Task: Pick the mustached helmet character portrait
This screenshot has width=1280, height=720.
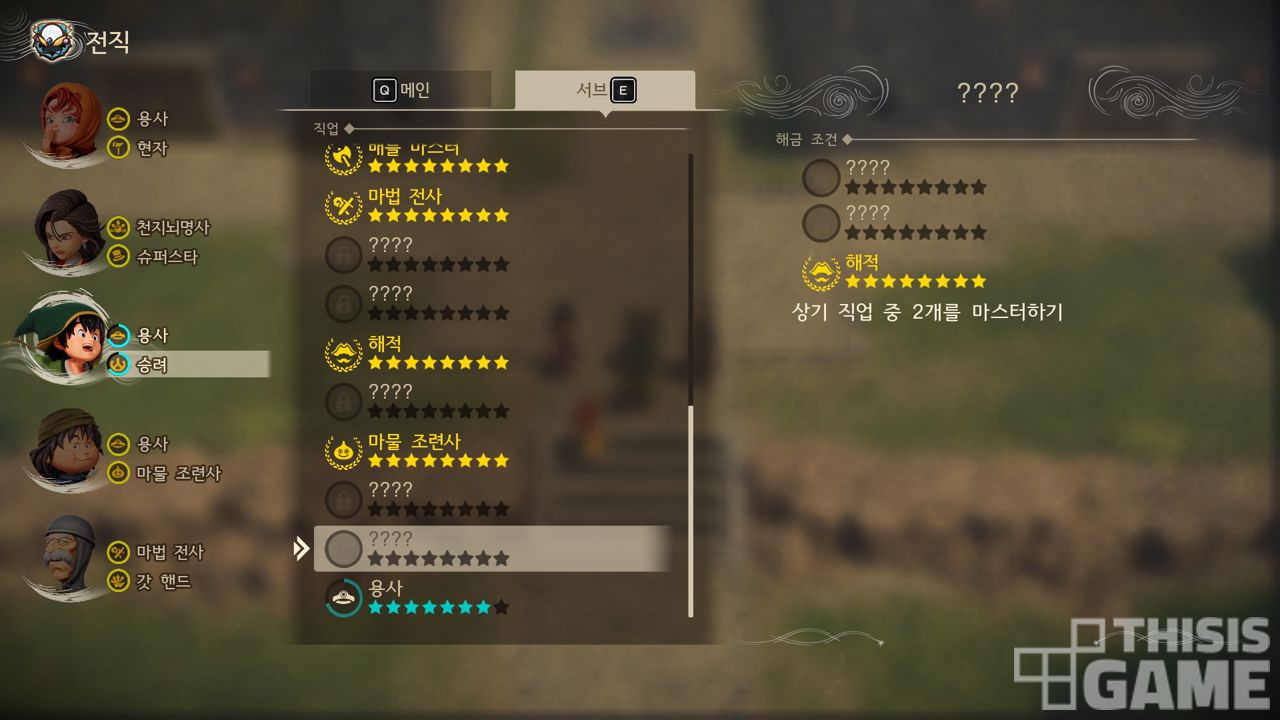Action: pyautogui.click(x=68, y=555)
